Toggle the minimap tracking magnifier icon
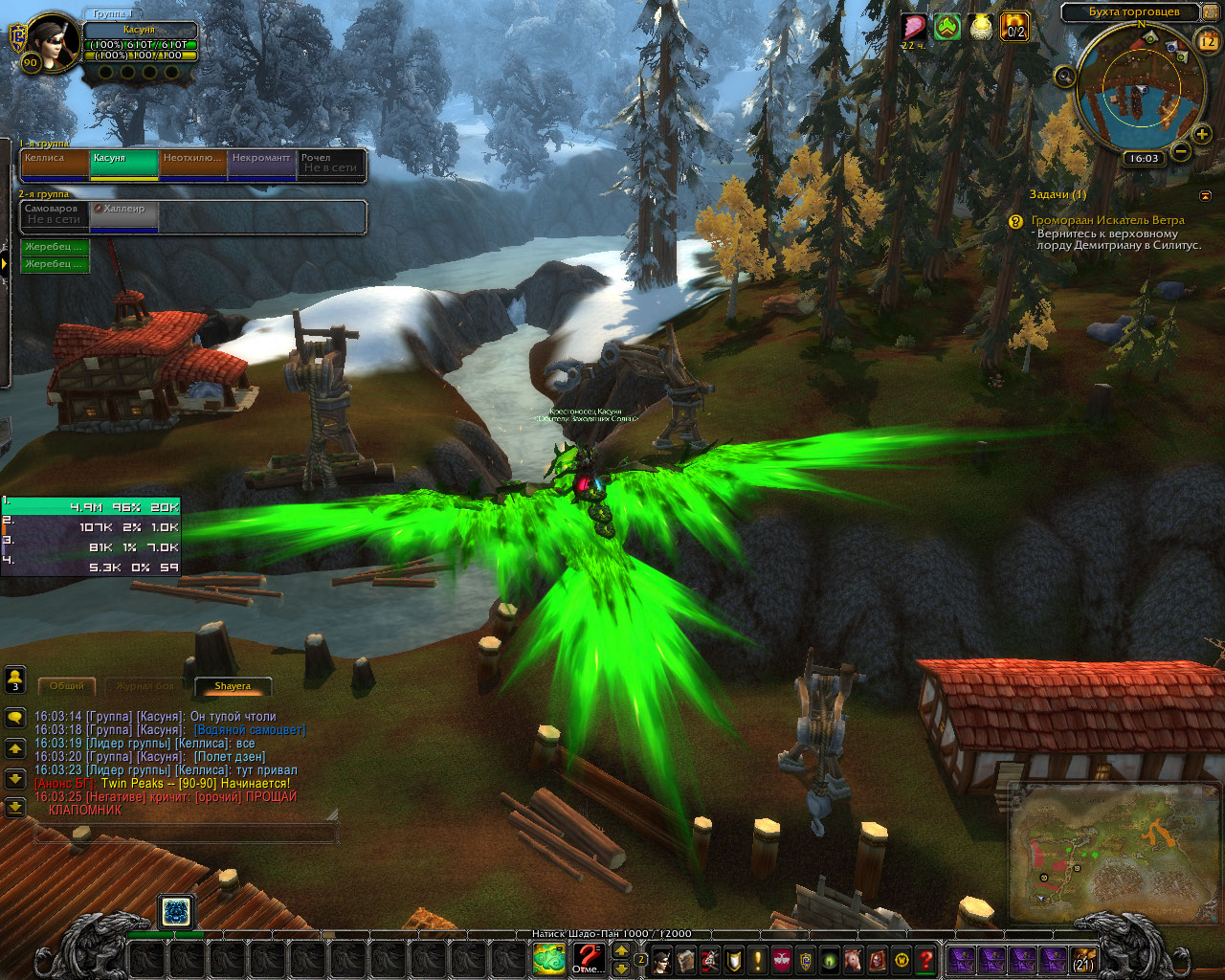The image size is (1225, 980). click(1065, 78)
